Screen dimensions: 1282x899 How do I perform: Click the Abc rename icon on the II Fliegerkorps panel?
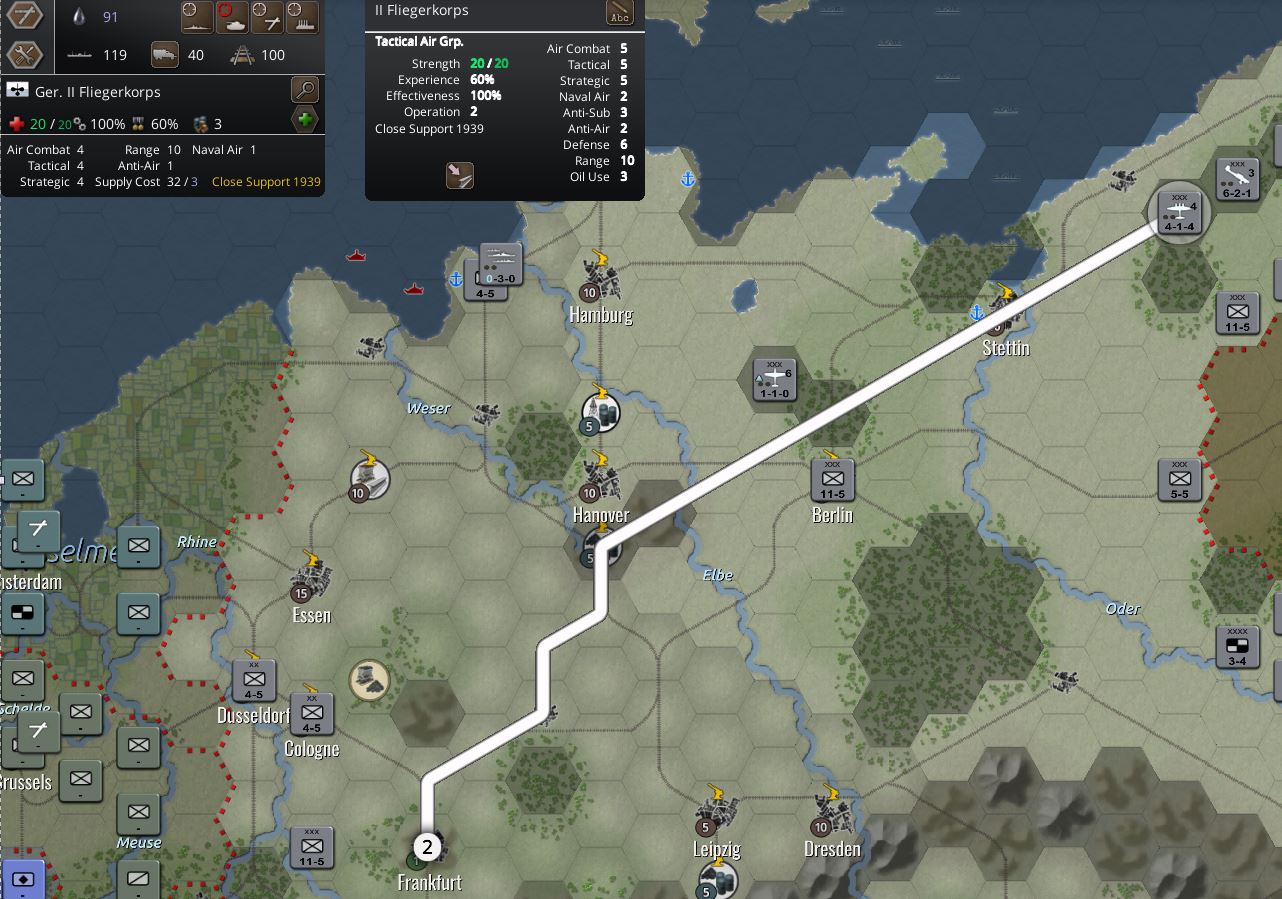[x=621, y=14]
